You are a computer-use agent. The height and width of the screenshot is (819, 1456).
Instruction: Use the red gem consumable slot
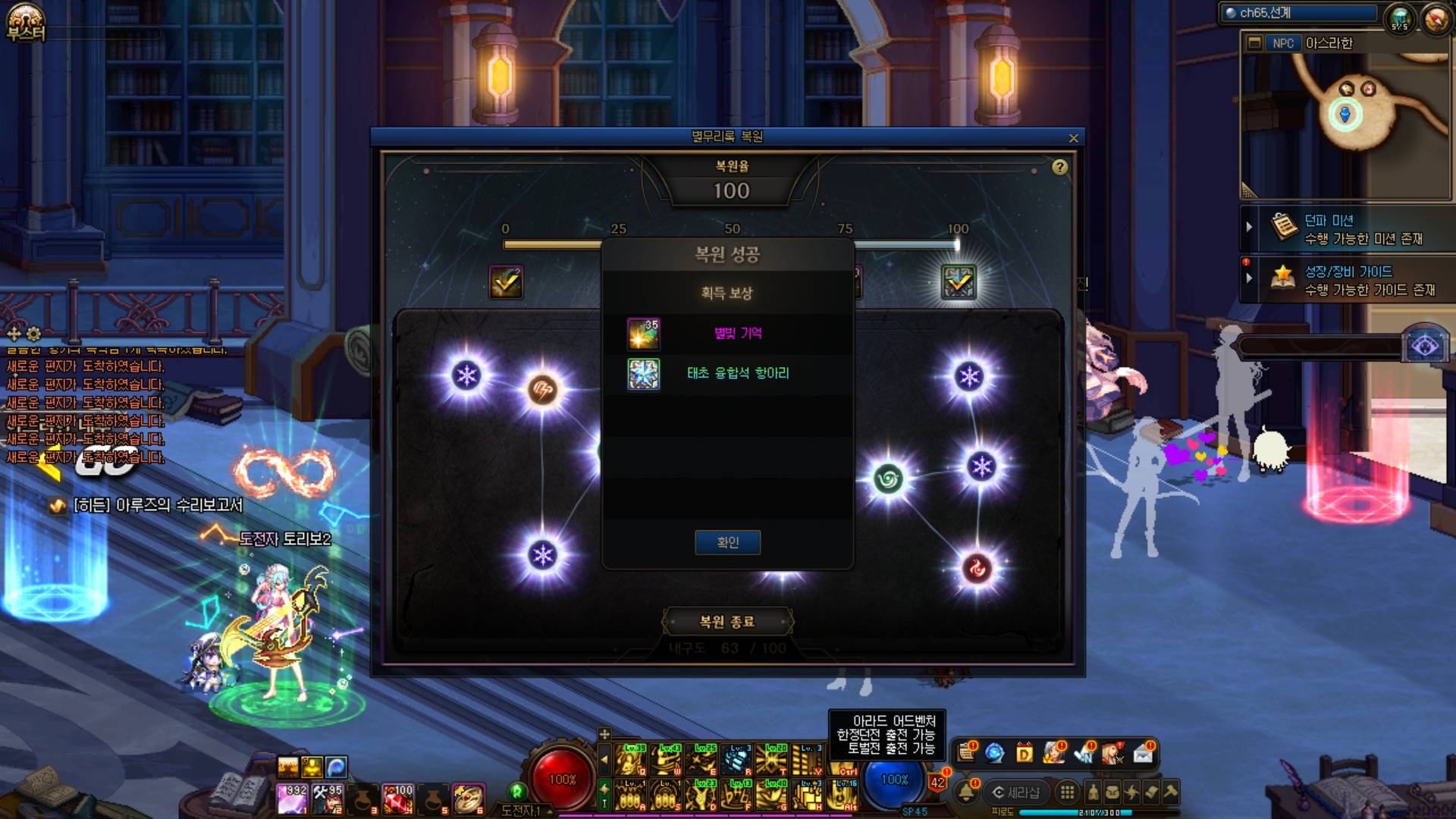pyautogui.click(x=397, y=799)
